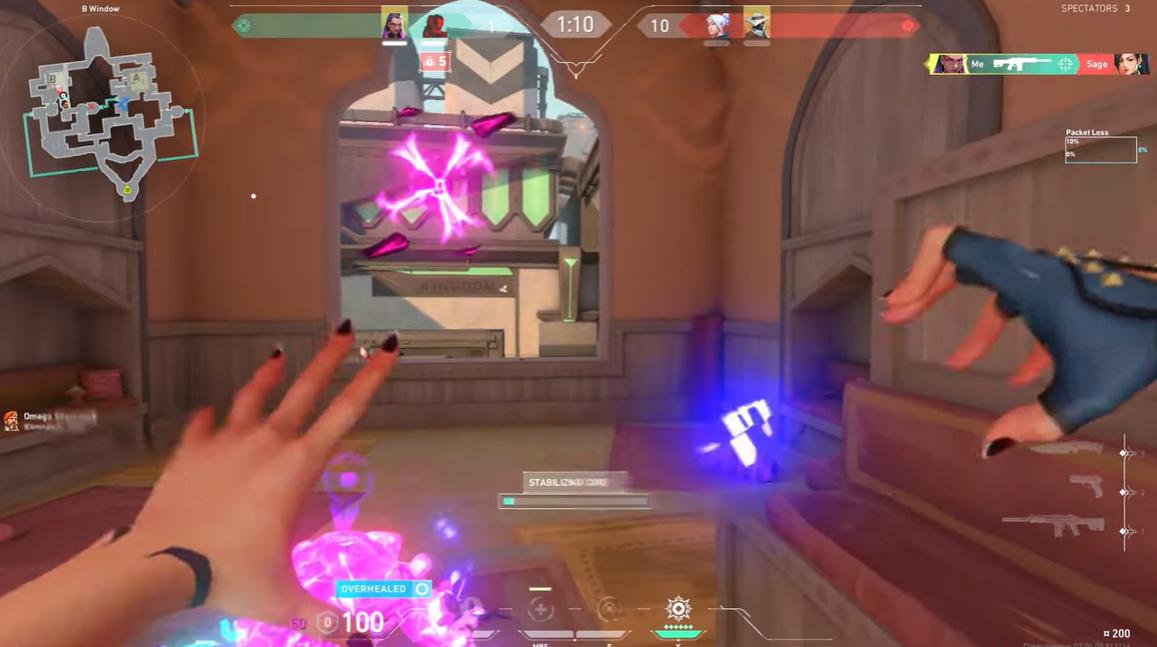Select the white-haired Jett enemy portrait

click(716, 26)
